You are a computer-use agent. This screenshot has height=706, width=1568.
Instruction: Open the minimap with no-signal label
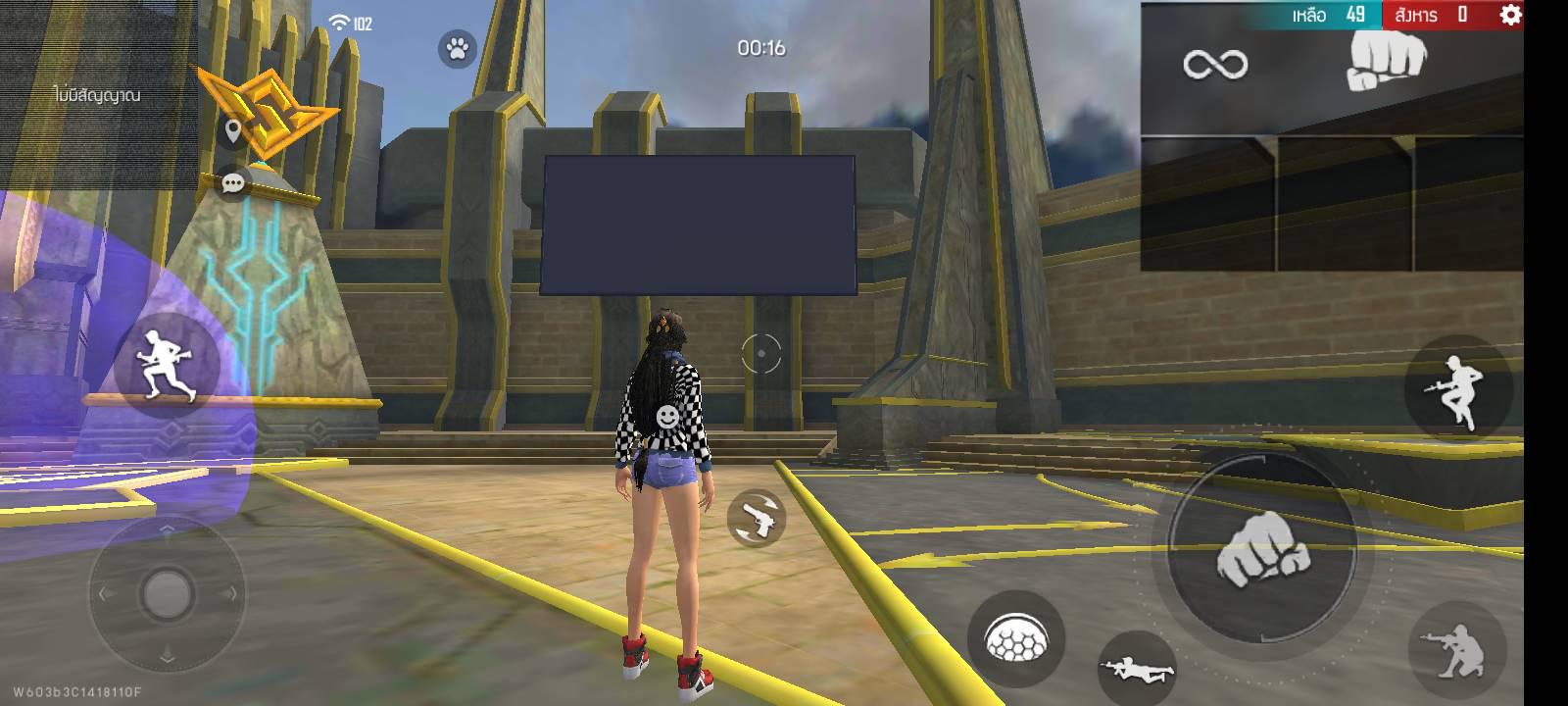(98, 94)
